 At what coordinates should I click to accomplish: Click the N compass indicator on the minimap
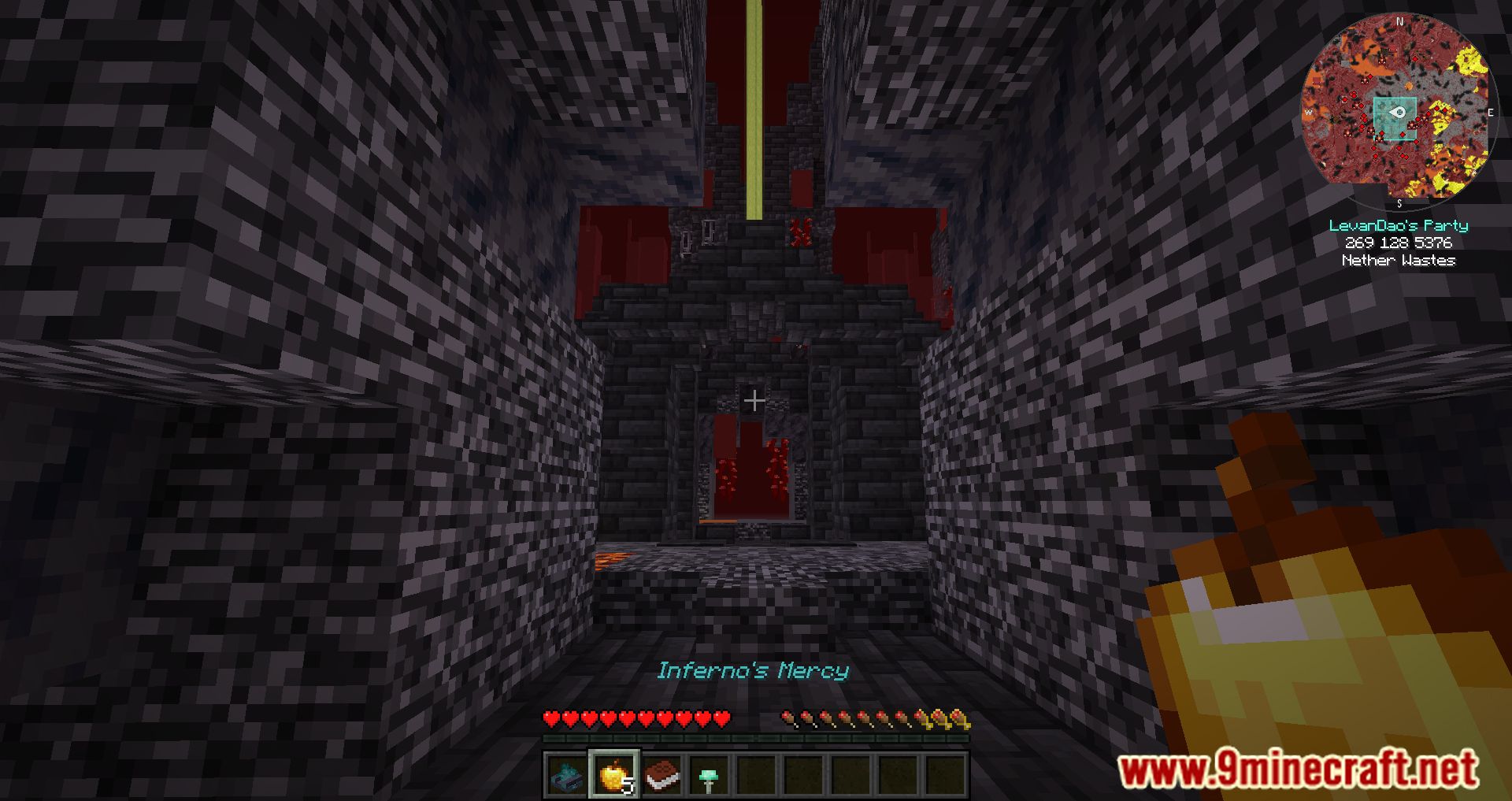tap(1400, 21)
